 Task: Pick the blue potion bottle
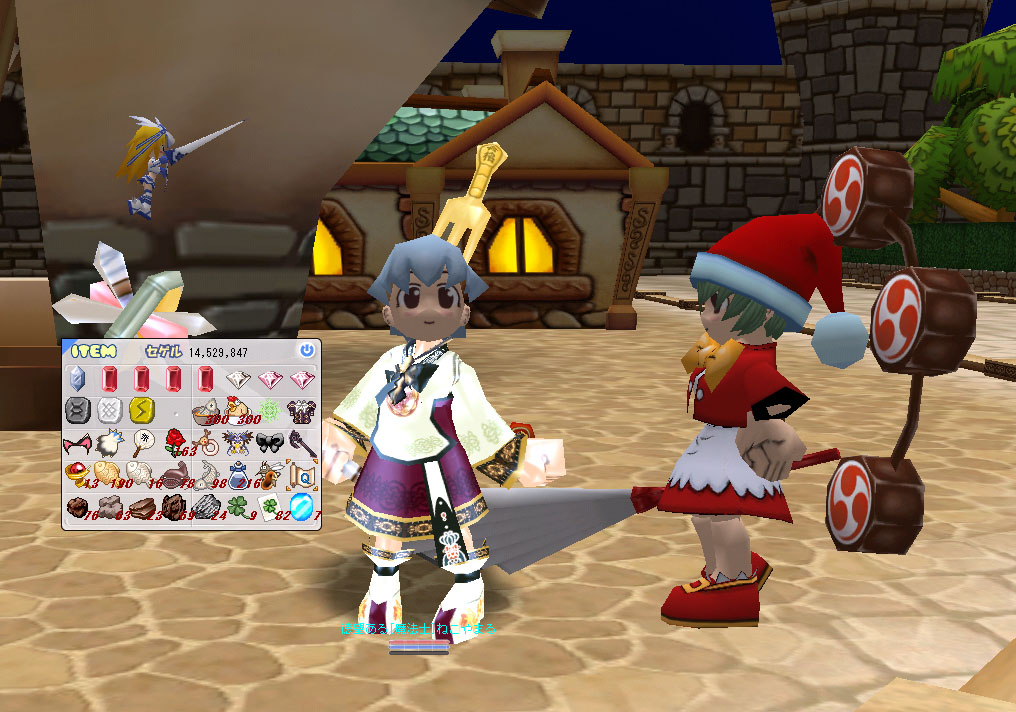[x=237, y=473]
